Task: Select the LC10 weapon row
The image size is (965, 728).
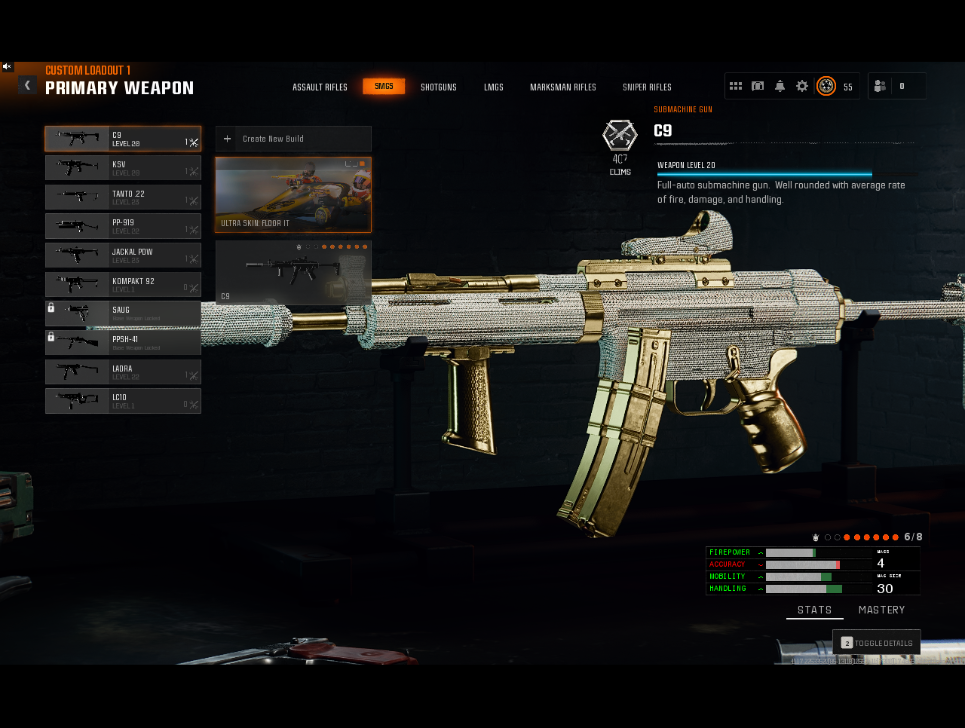Action: (x=123, y=401)
